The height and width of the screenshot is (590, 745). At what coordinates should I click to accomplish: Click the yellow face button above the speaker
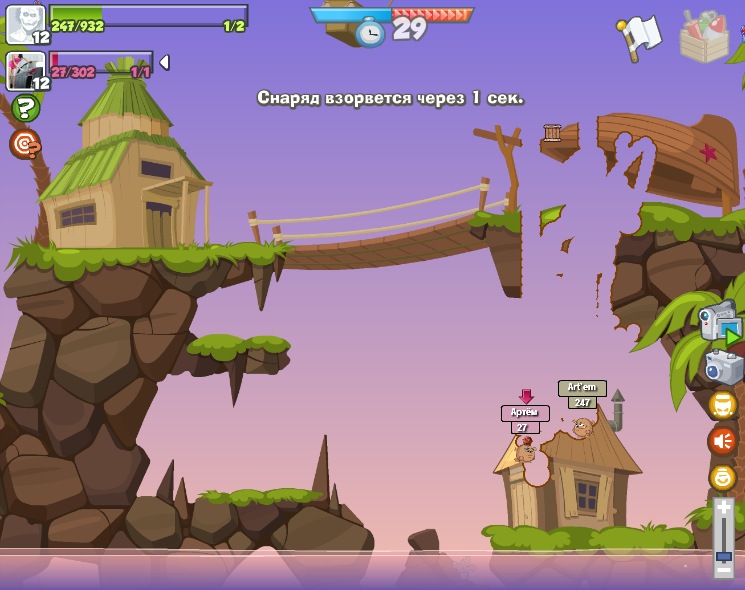722,404
